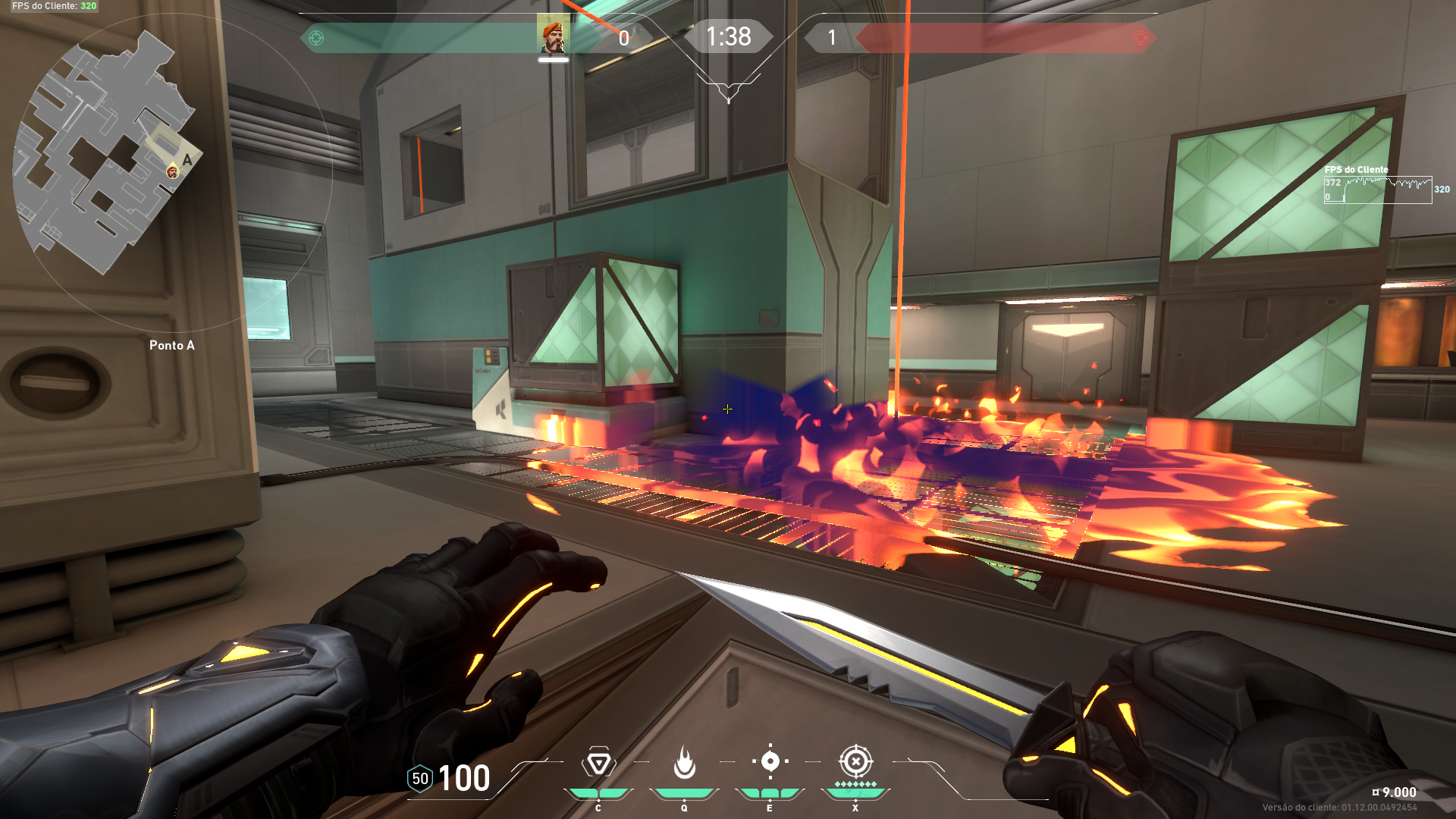The image size is (1456, 819).
Task: Click Brimstone's agent portrait at top center
Action: (x=555, y=36)
